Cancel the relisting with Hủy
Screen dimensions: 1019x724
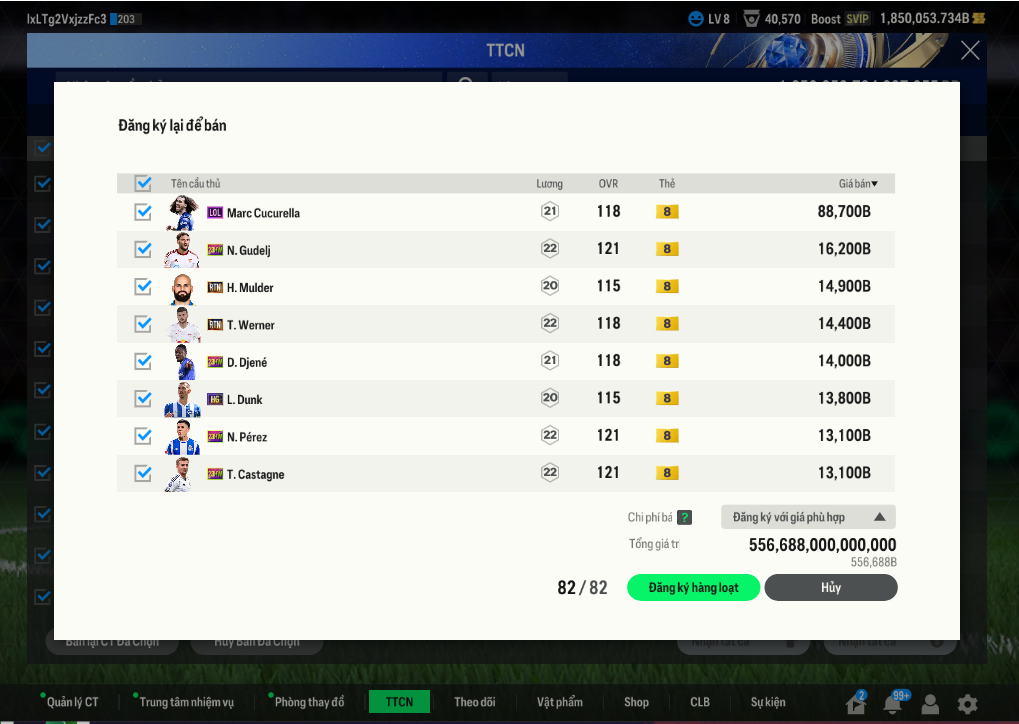pos(830,587)
